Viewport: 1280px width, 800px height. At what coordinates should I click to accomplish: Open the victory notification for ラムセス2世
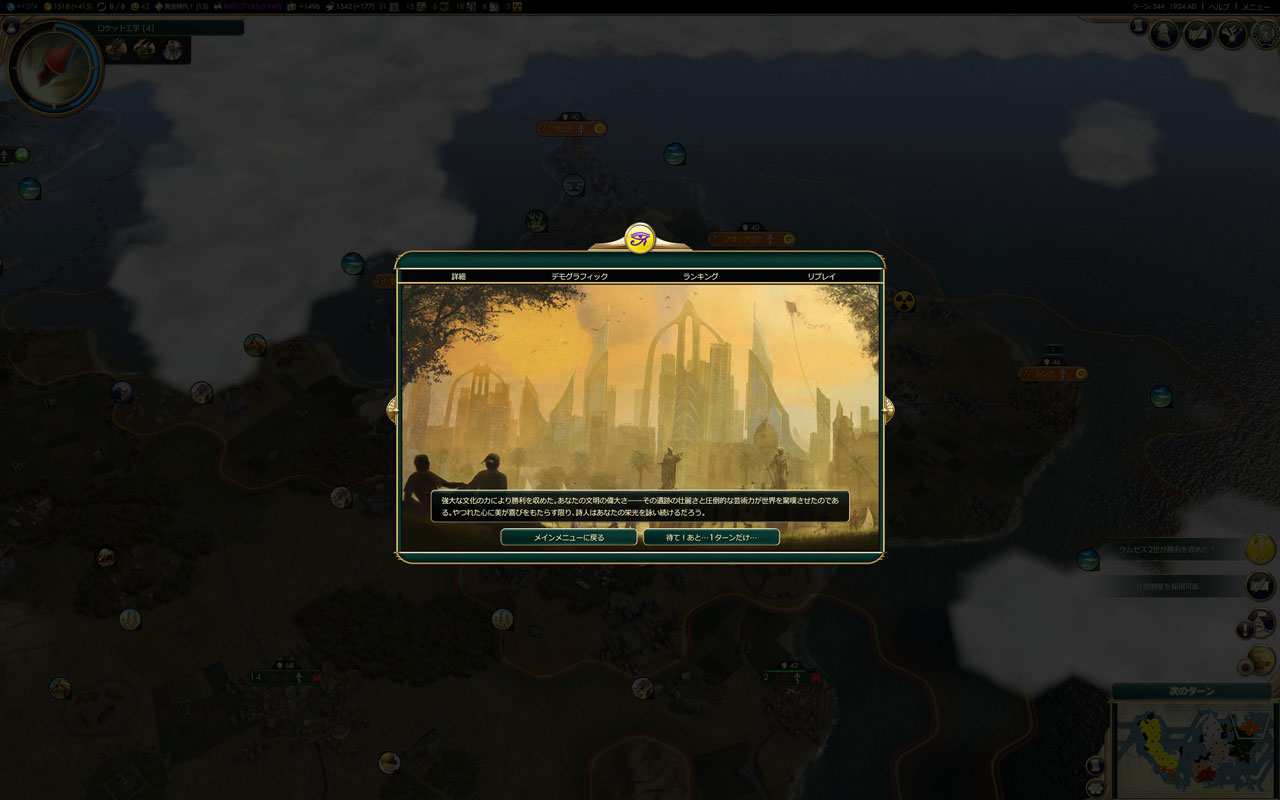point(1175,549)
